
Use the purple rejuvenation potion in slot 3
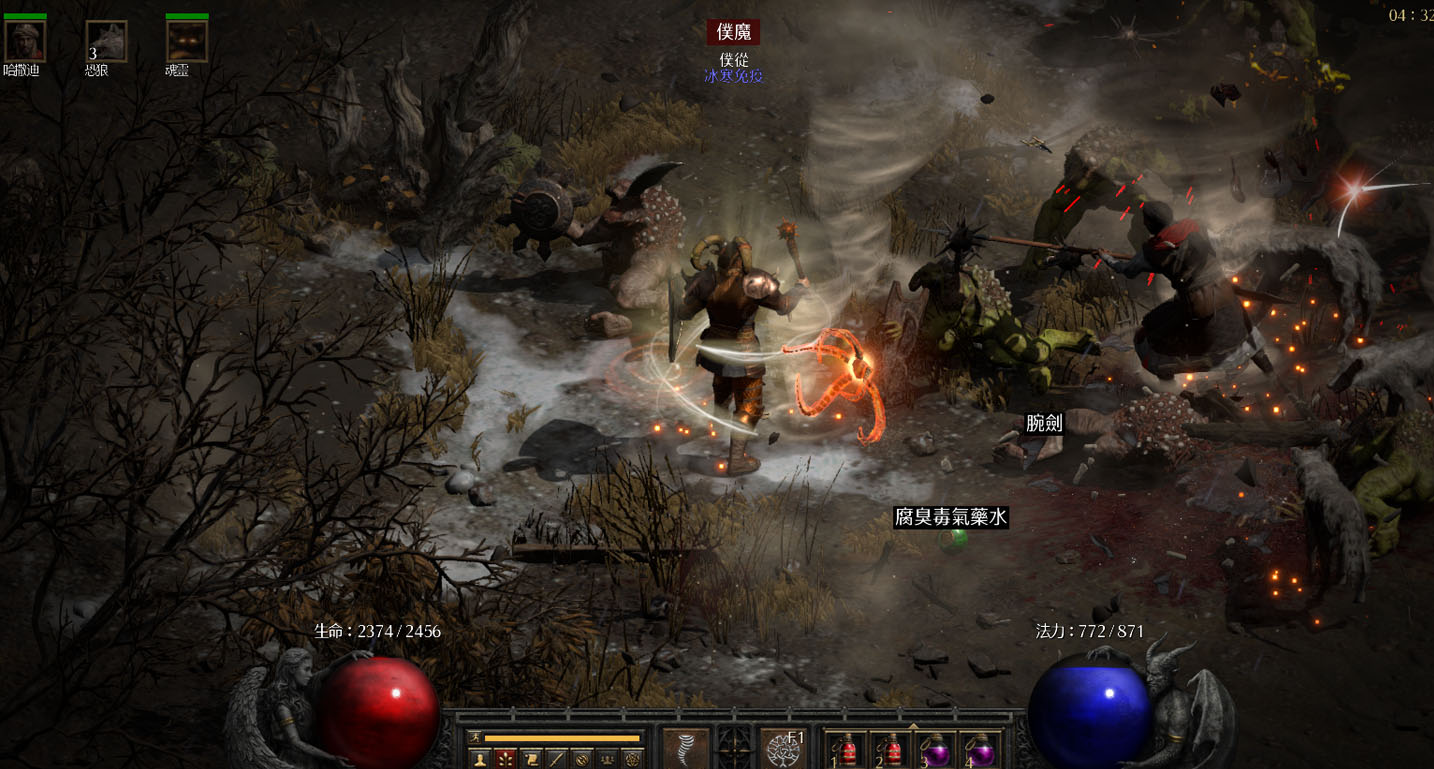pyautogui.click(x=935, y=750)
